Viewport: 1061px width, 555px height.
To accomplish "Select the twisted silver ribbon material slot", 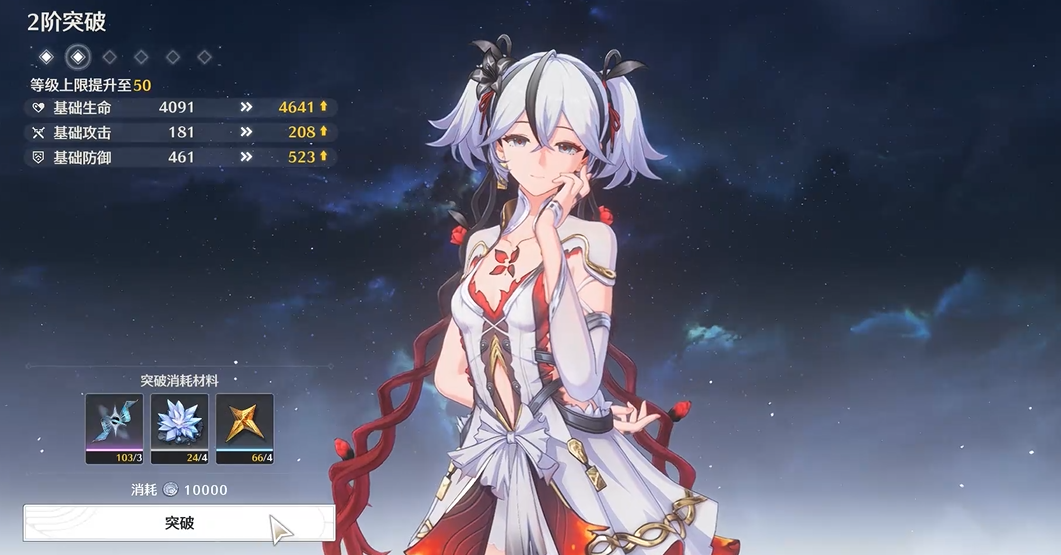I will [x=115, y=428].
